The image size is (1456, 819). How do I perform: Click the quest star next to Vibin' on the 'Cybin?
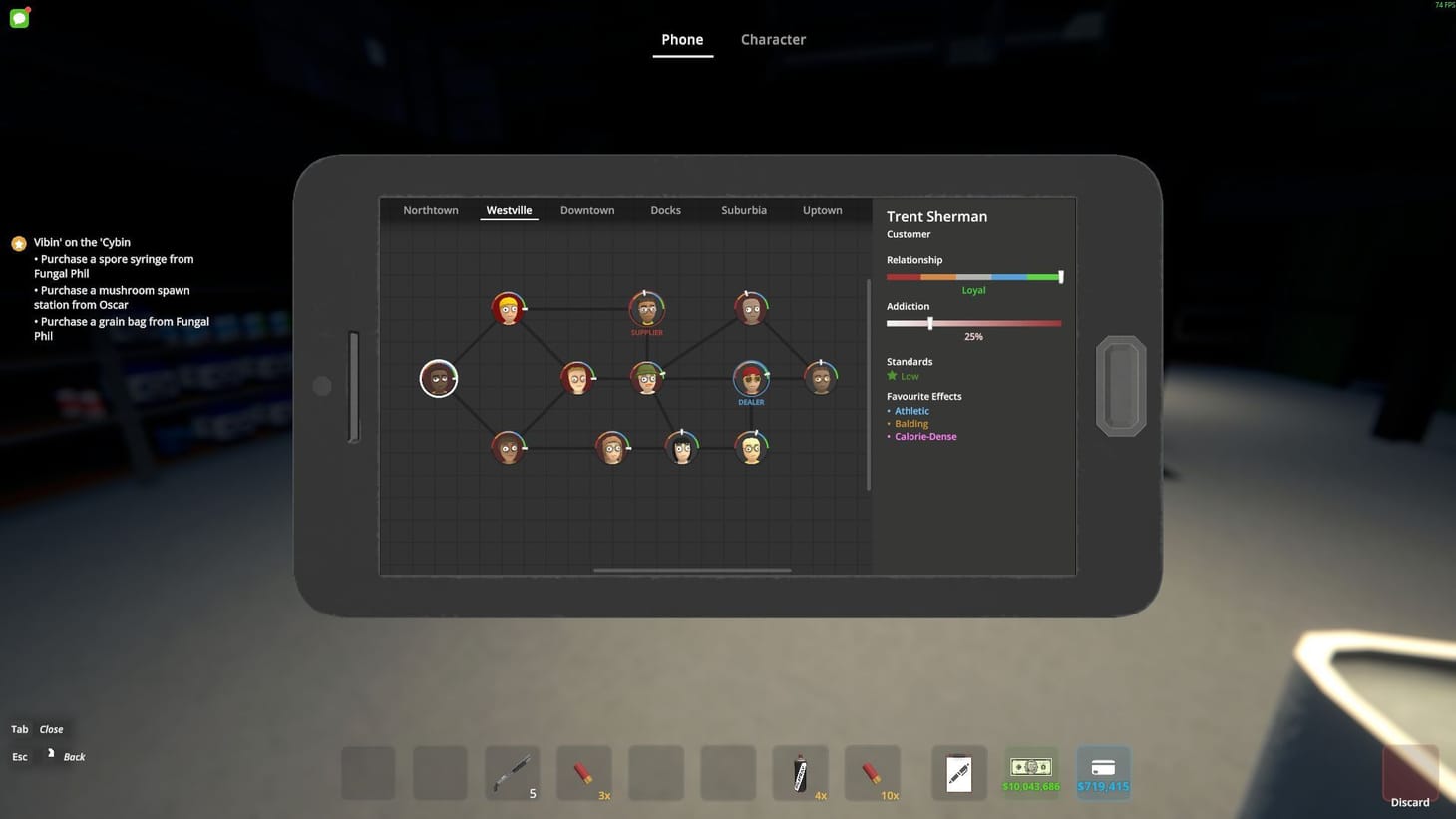click(x=18, y=242)
